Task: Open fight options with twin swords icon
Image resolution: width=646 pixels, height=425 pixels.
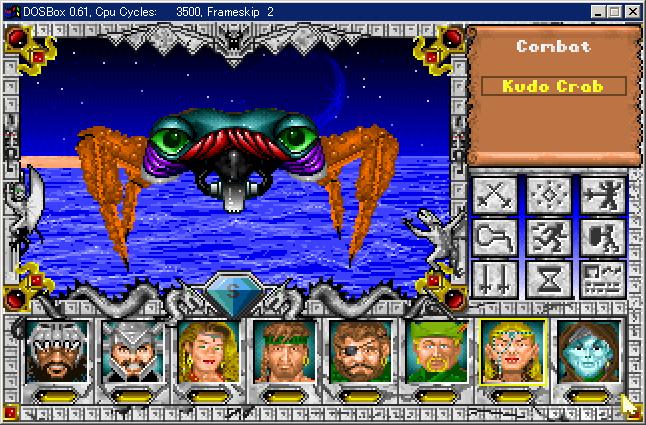Action: pyautogui.click(x=496, y=279)
